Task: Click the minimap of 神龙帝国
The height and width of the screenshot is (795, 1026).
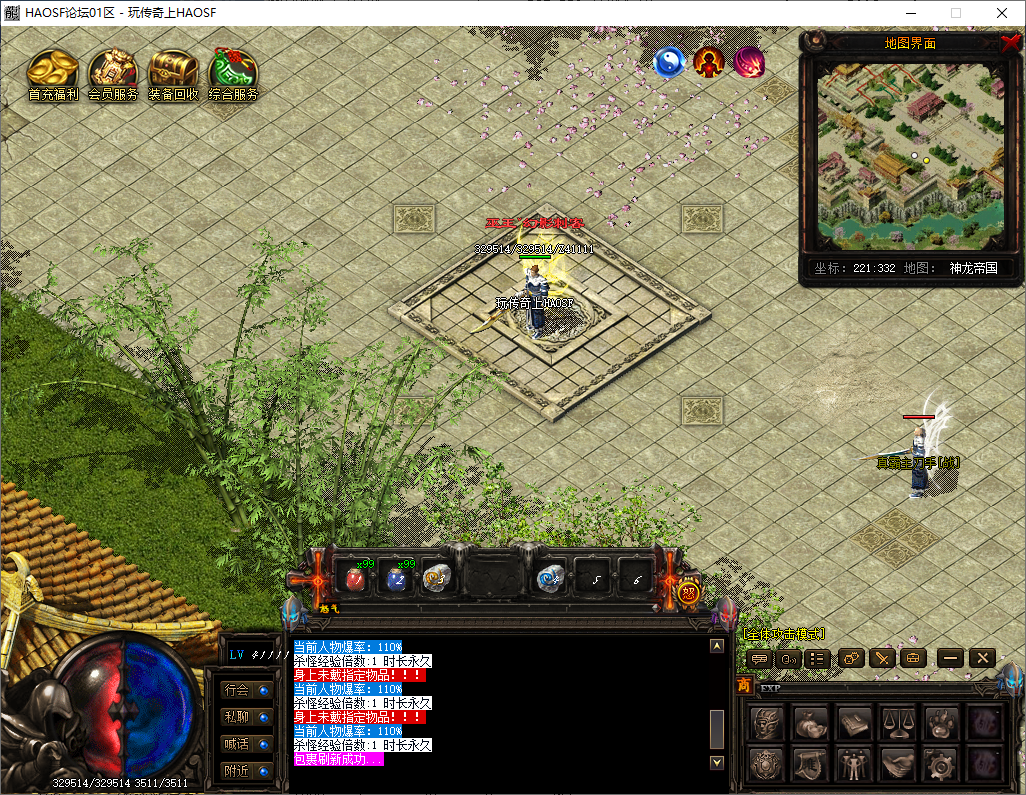Action: [x=909, y=155]
